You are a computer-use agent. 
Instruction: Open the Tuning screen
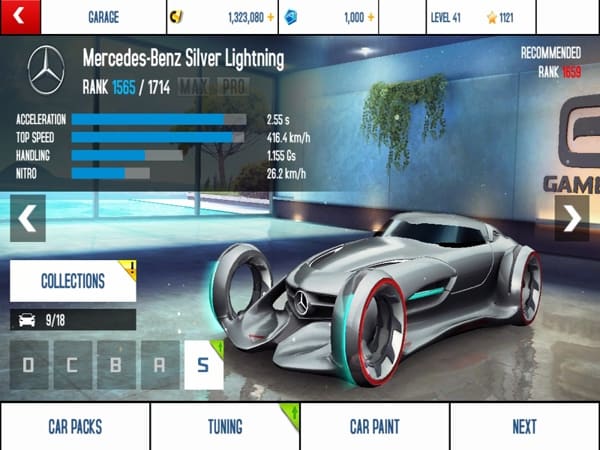[225, 427]
